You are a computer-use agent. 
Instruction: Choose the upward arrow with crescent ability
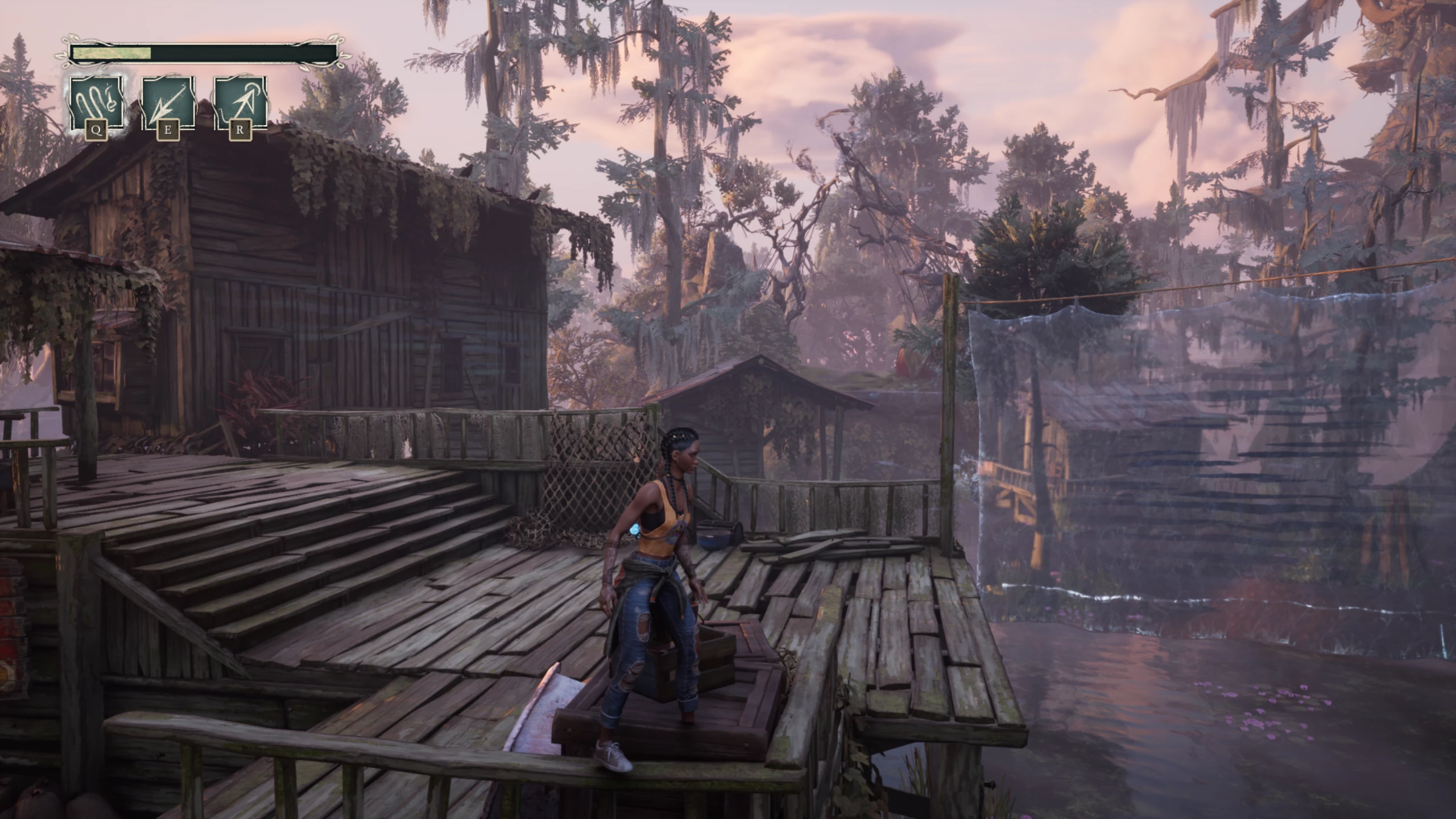pyautogui.click(x=240, y=104)
